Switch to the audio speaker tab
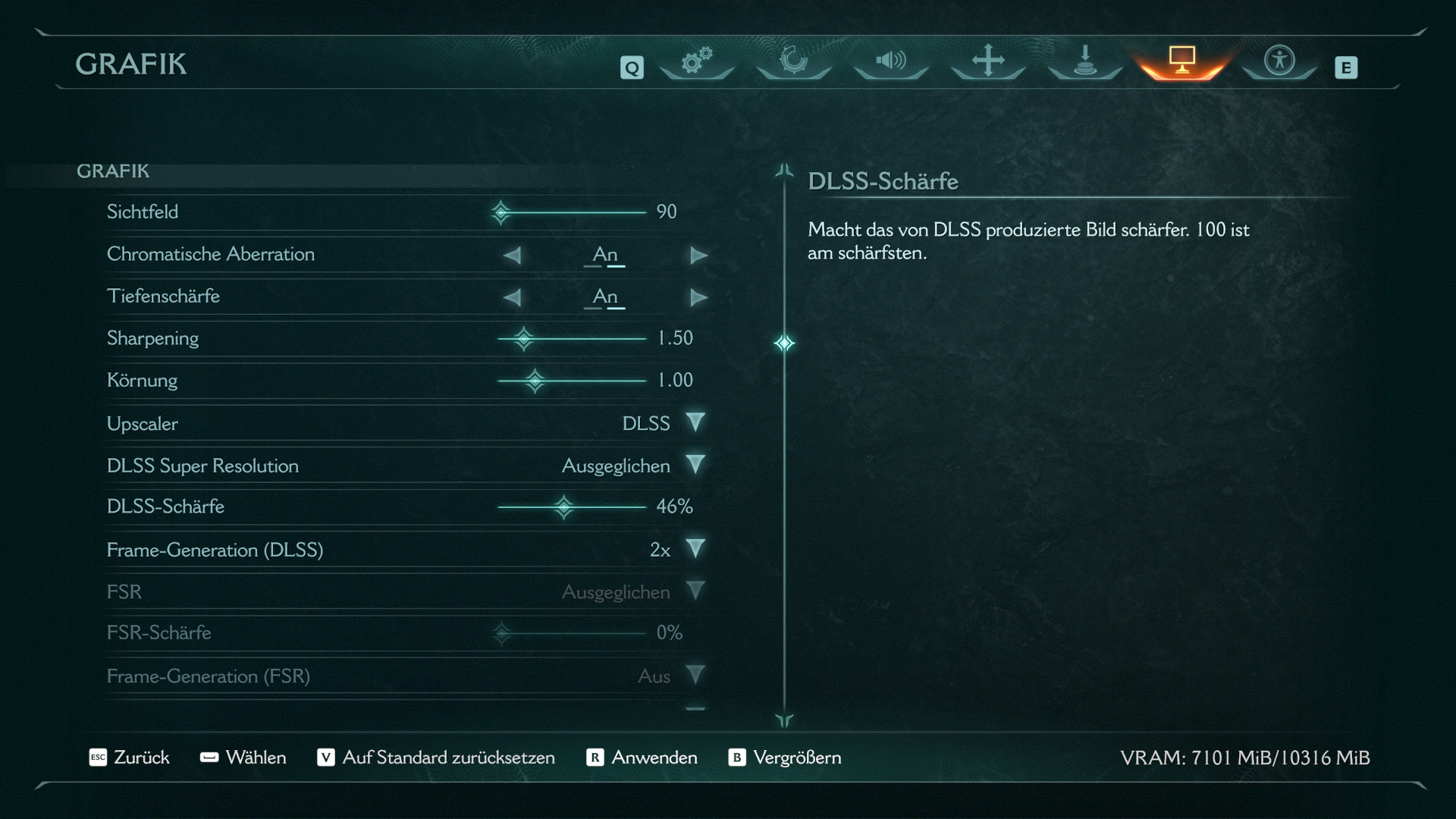Screen dimensions: 1456x819 tap(891, 60)
